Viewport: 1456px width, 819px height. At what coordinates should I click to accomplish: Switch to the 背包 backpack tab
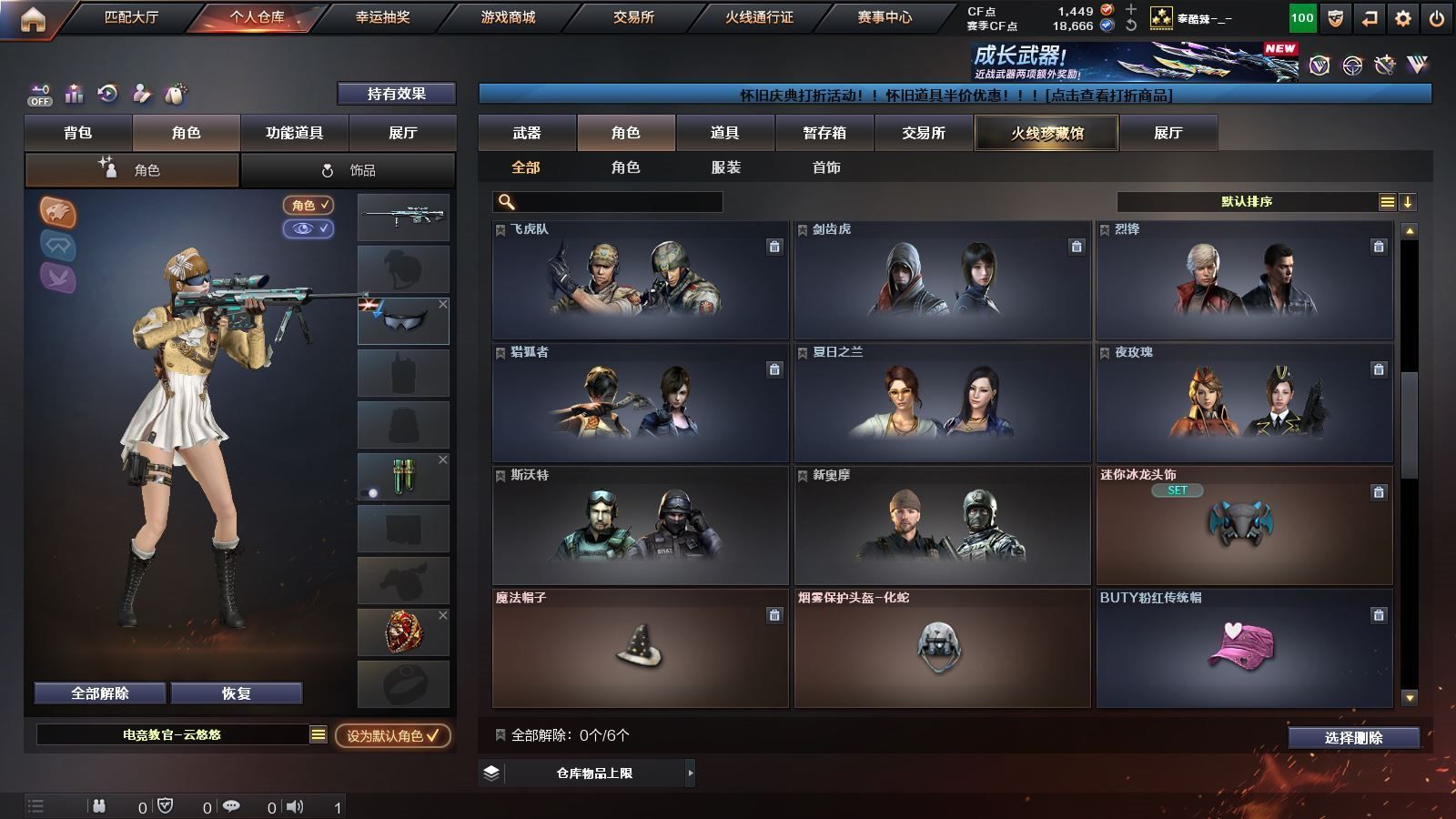click(78, 133)
